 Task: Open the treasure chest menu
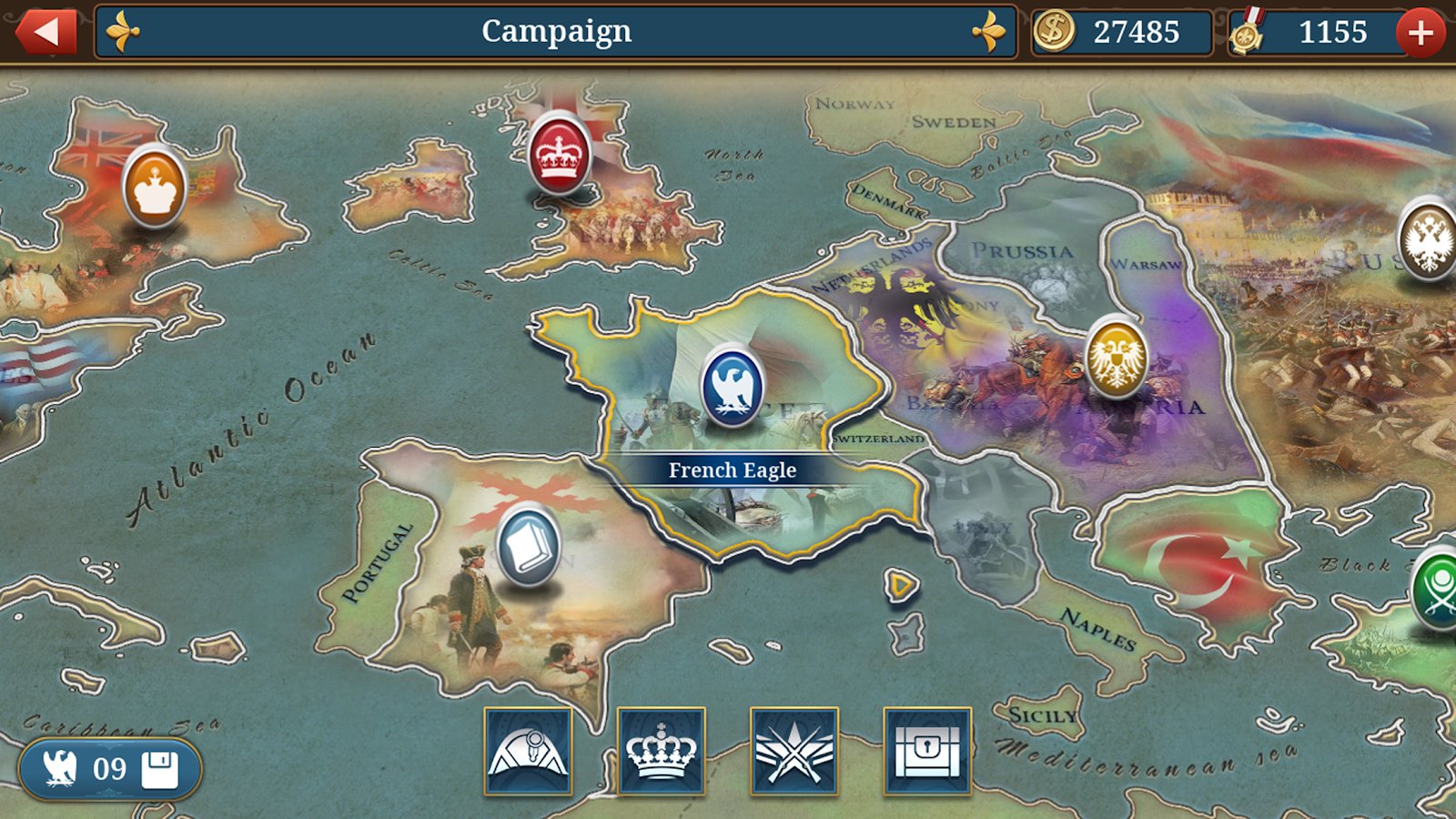click(926, 752)
